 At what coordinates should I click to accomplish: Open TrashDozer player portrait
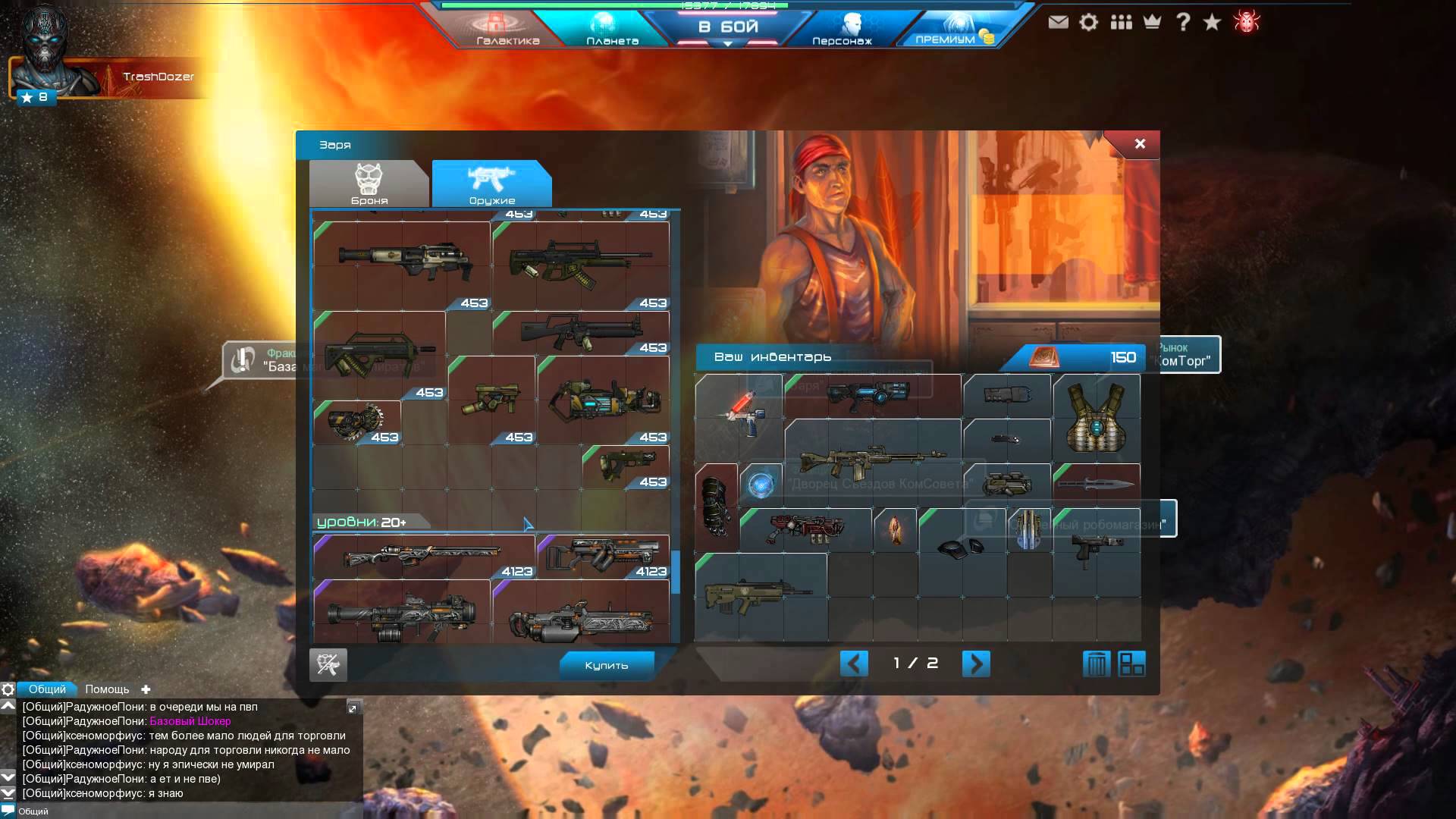click(x=45, y=53)
